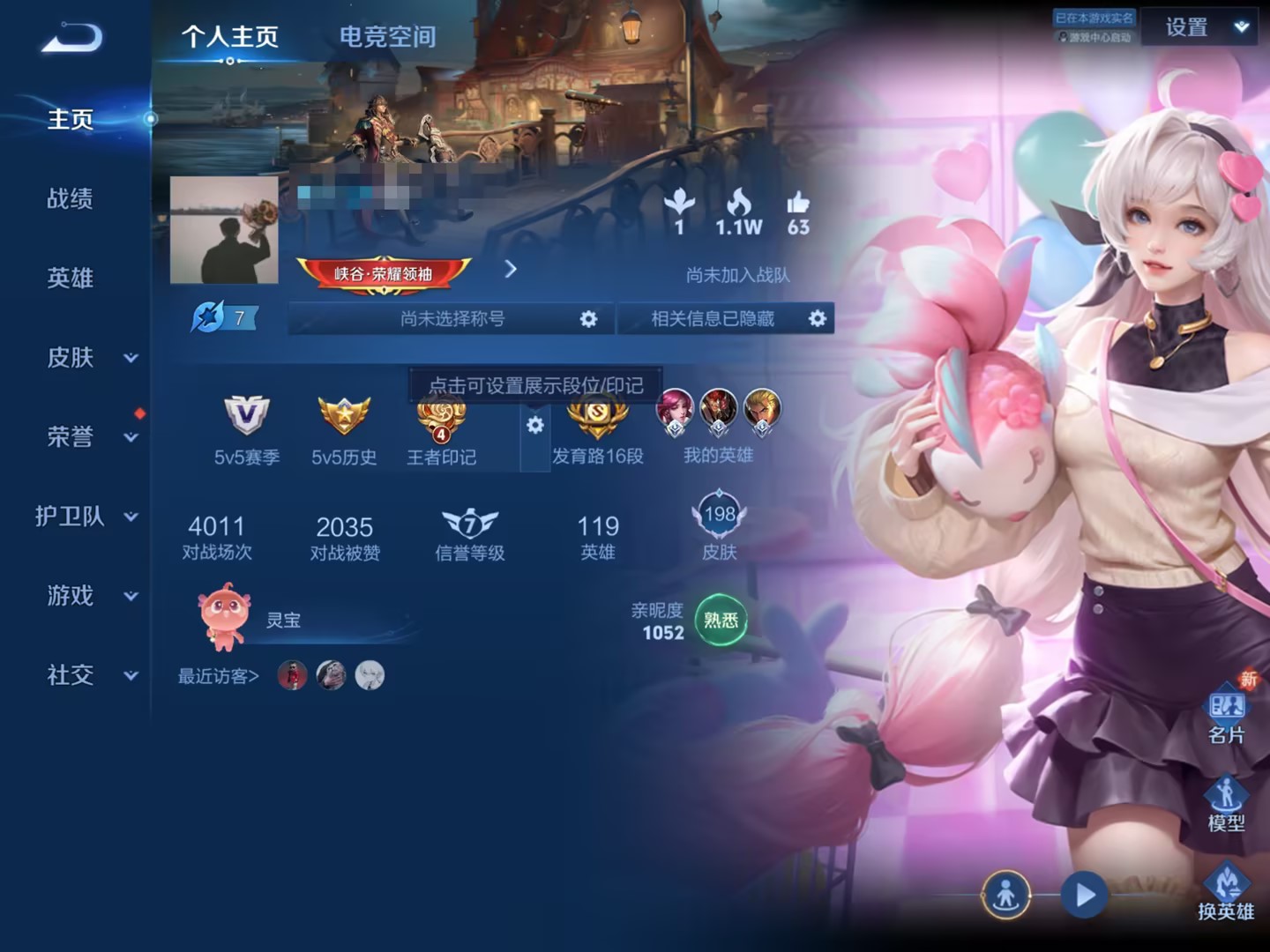Open the gear next to 尚未选择称号

[588, 319]
